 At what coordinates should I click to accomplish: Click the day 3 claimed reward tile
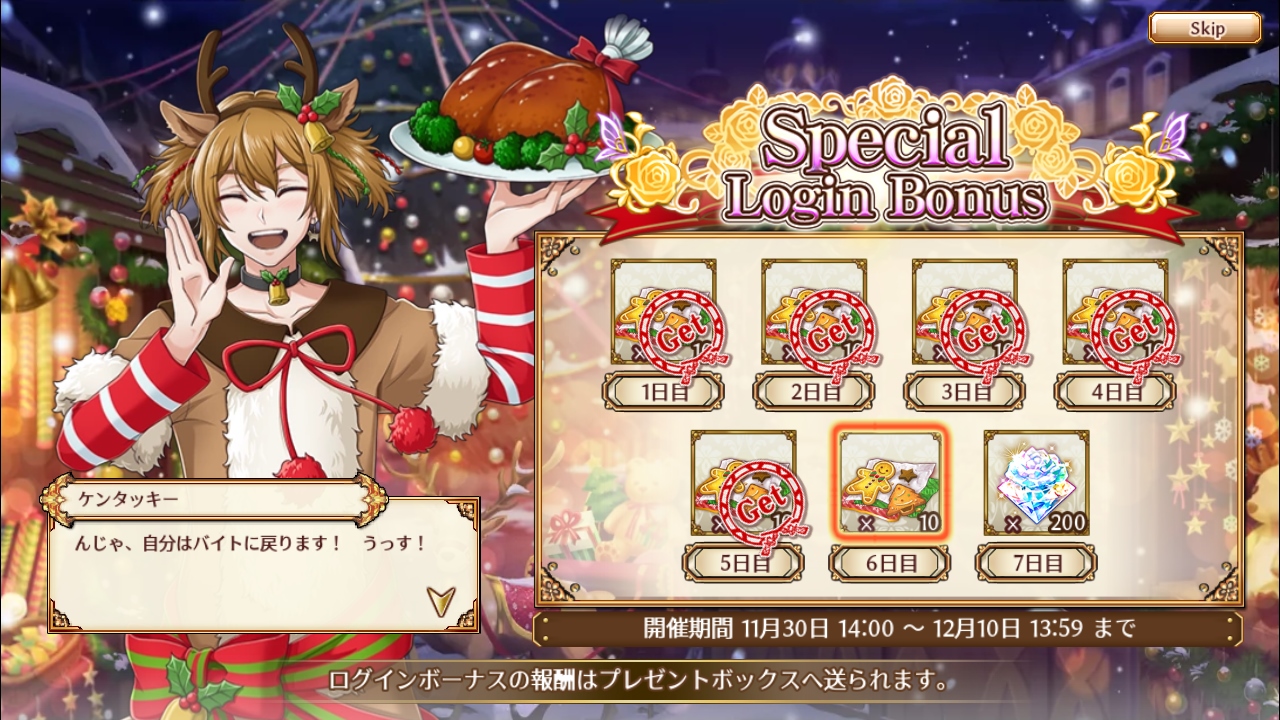964,313
